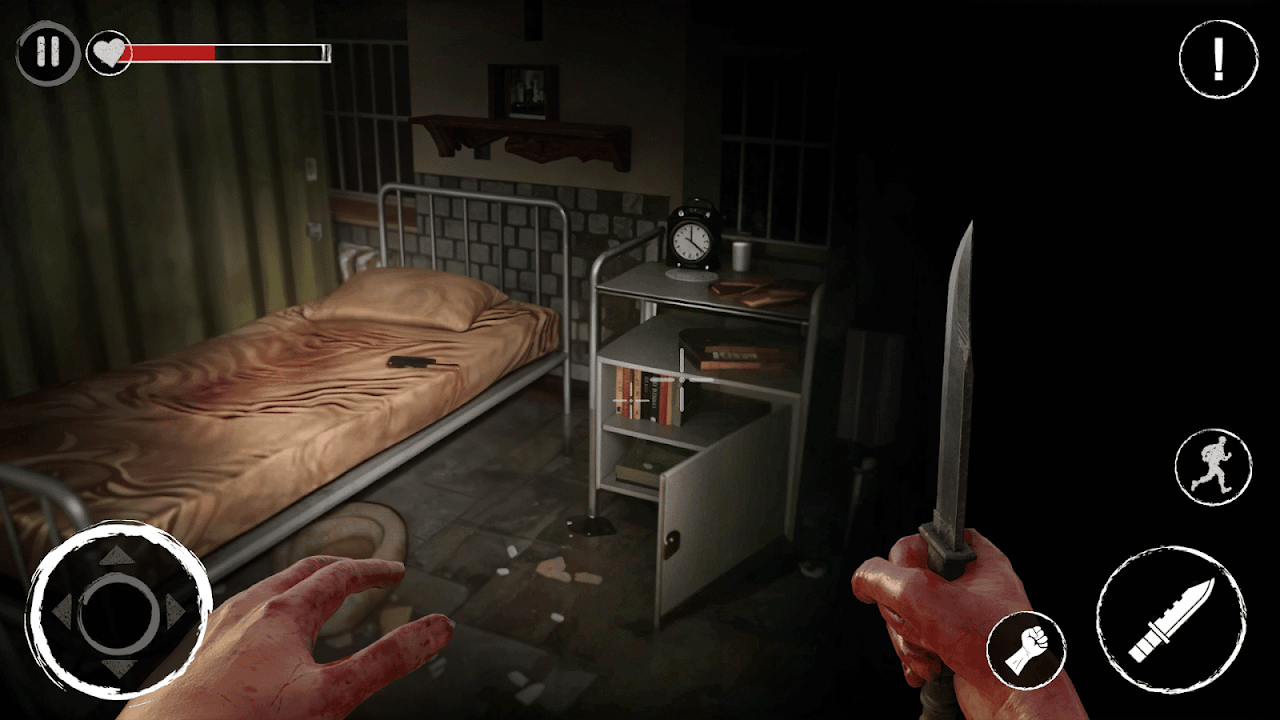Tap the virtual movement joystick
The height and width of the screenshot is (720, 1280).
click(118, 612)
